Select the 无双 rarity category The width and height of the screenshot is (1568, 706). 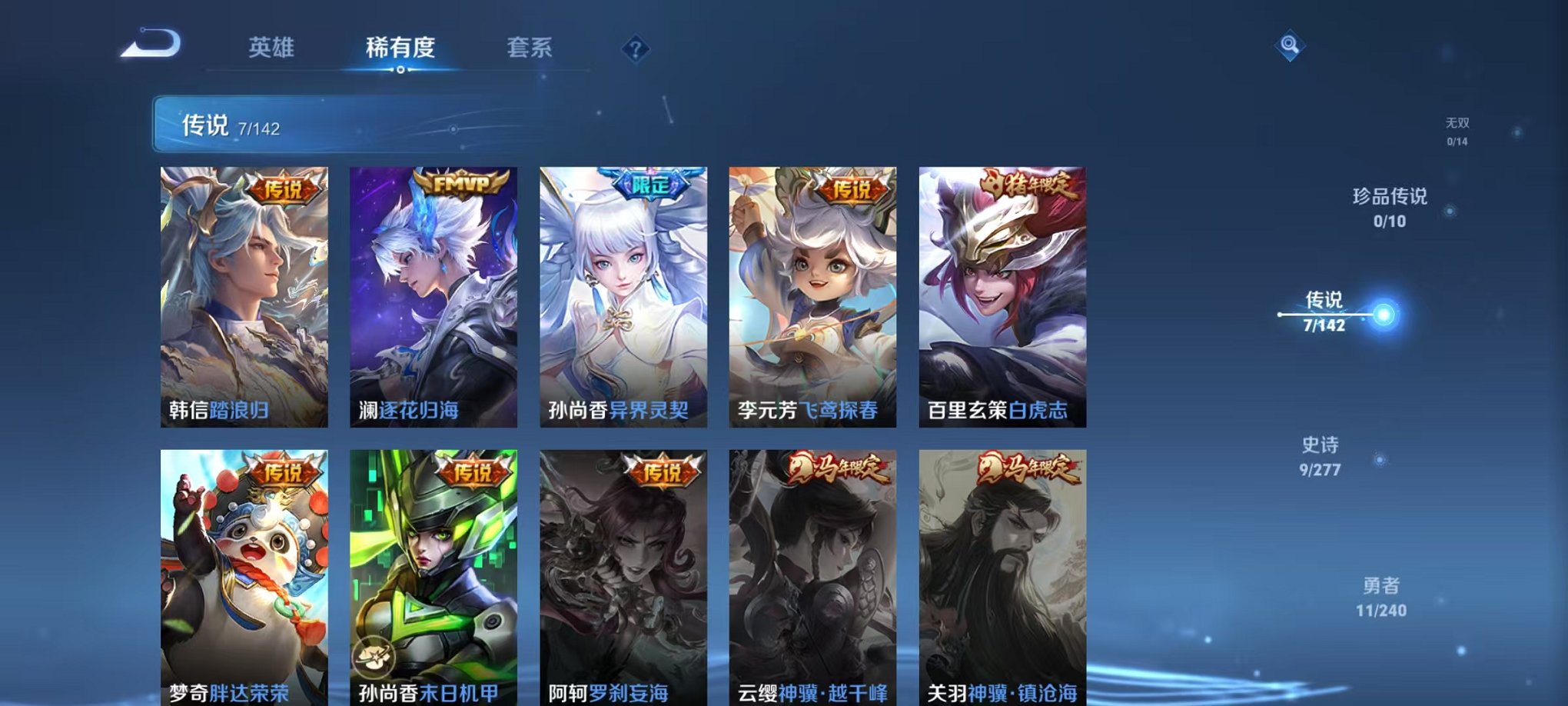pyautogui.click(x=1455, y=128)
